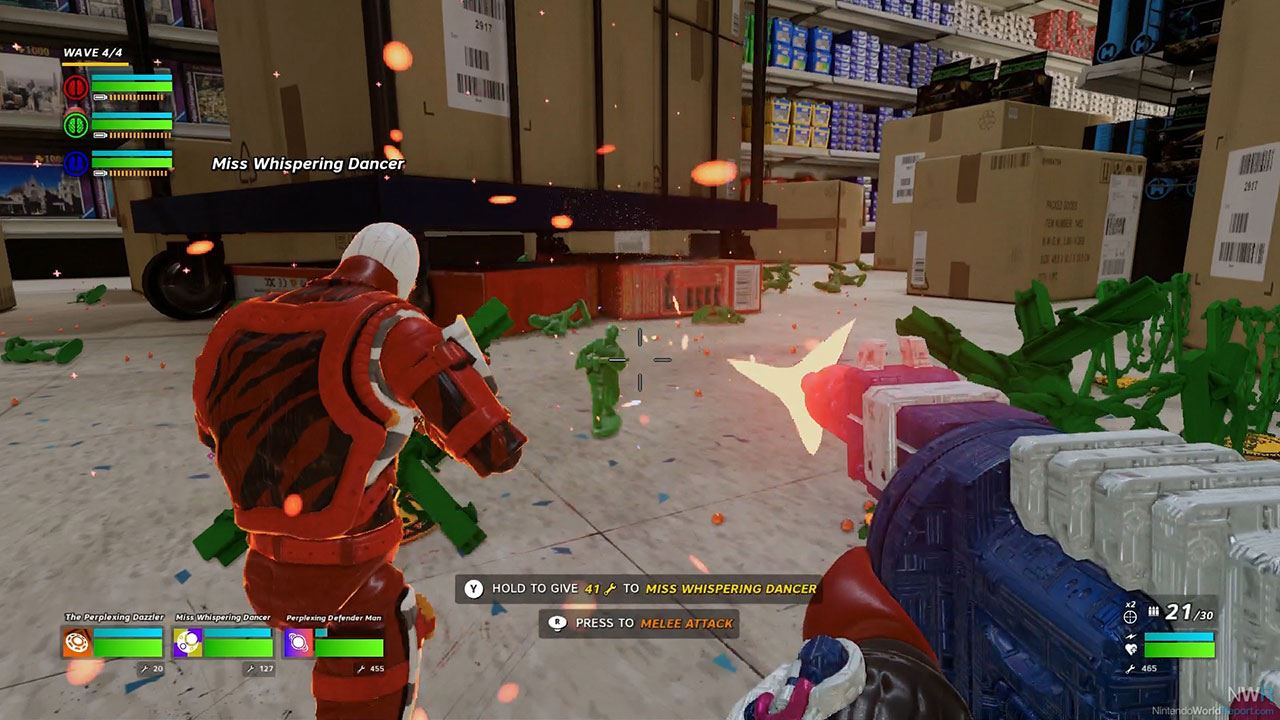Select the blue brain objective icon

pyautogui.click(x=76, y=163)
